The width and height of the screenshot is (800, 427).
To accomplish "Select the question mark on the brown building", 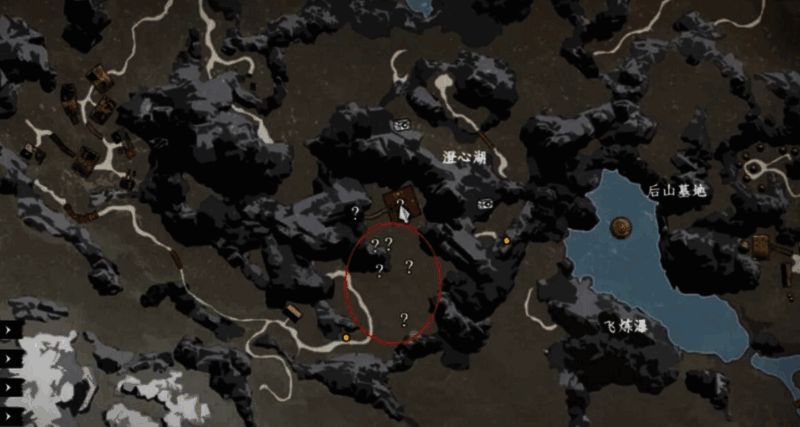I will click(400, 204).
